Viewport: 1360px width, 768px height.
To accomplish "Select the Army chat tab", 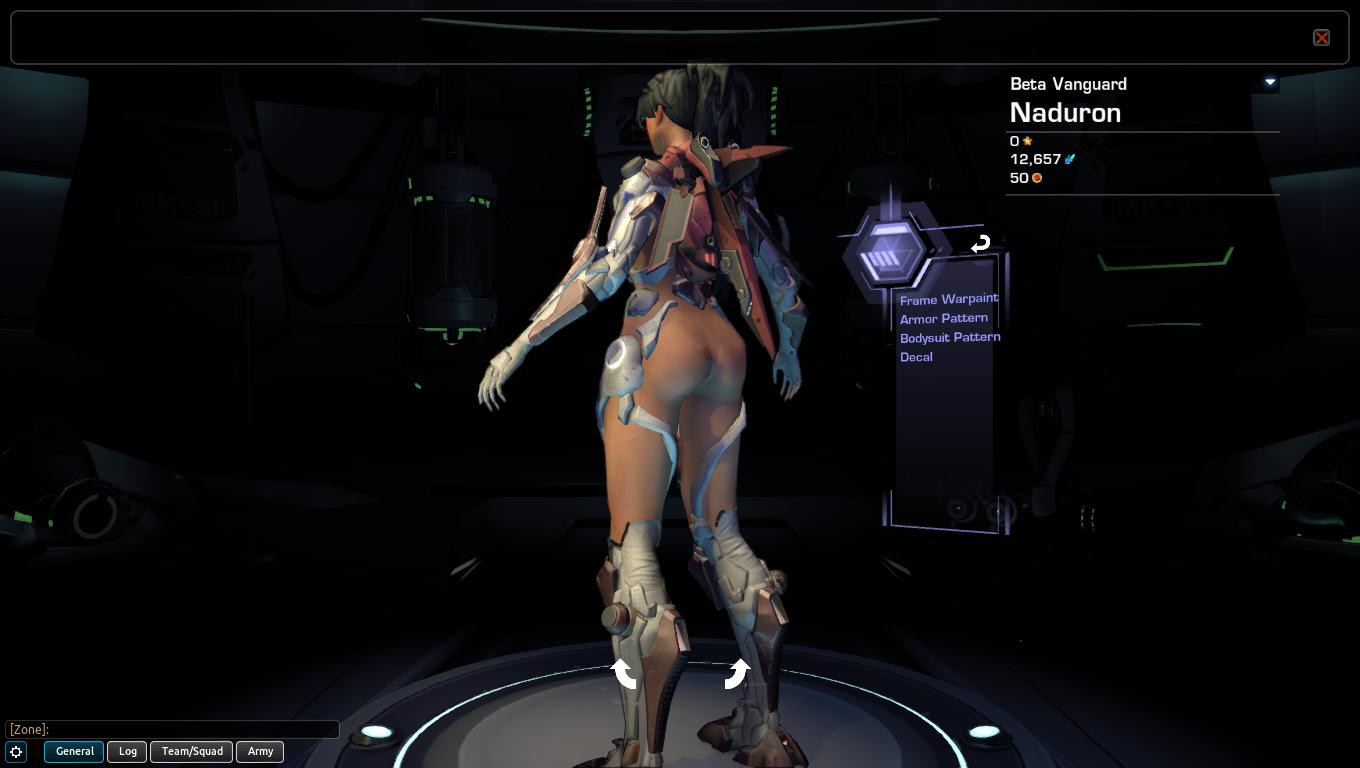I will click(260, 751).
